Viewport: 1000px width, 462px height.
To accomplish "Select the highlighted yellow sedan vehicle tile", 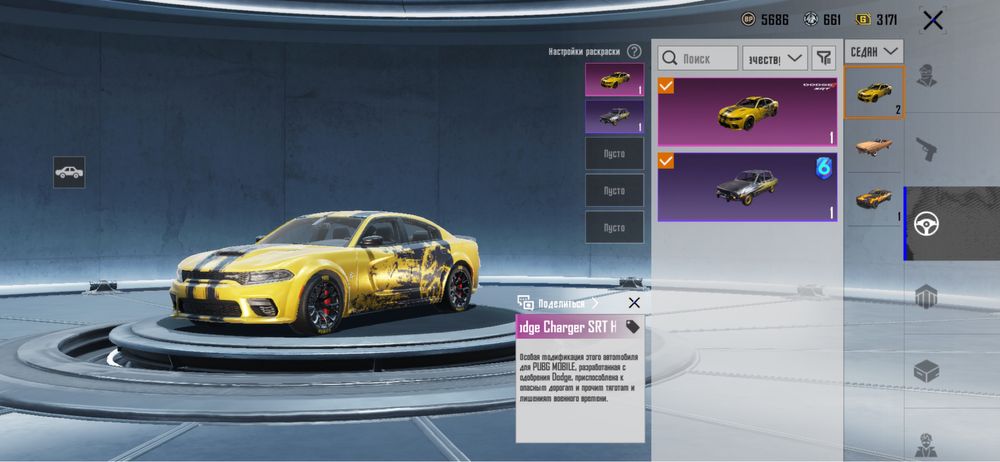I will 874,92.
